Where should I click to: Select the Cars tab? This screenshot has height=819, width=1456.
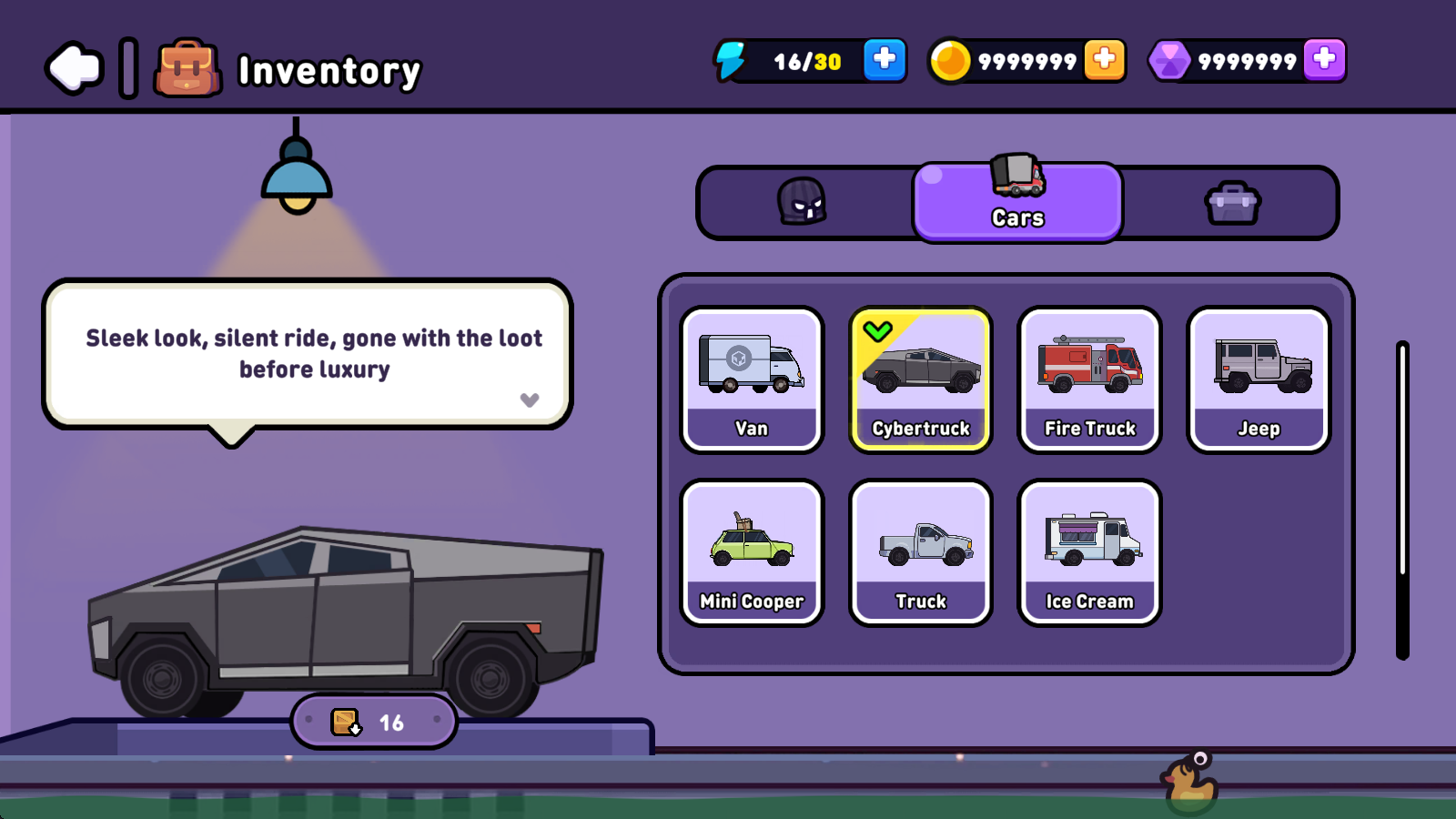[1017, 202]
